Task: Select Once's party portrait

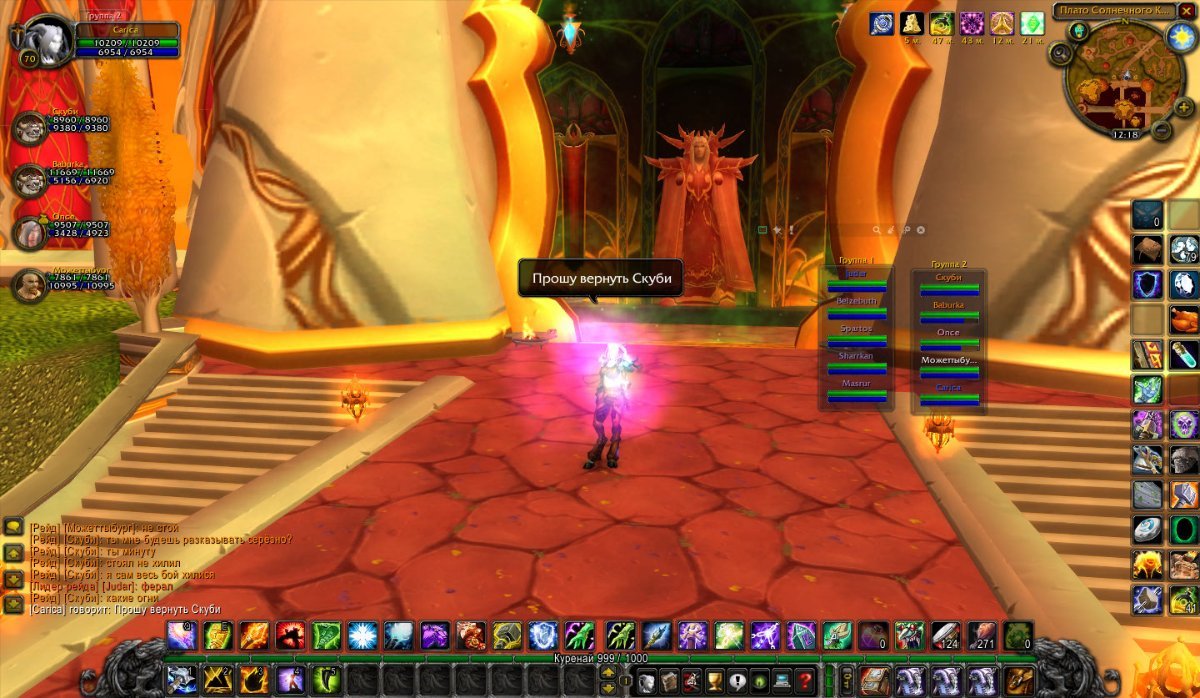Action: pos(29,232)
